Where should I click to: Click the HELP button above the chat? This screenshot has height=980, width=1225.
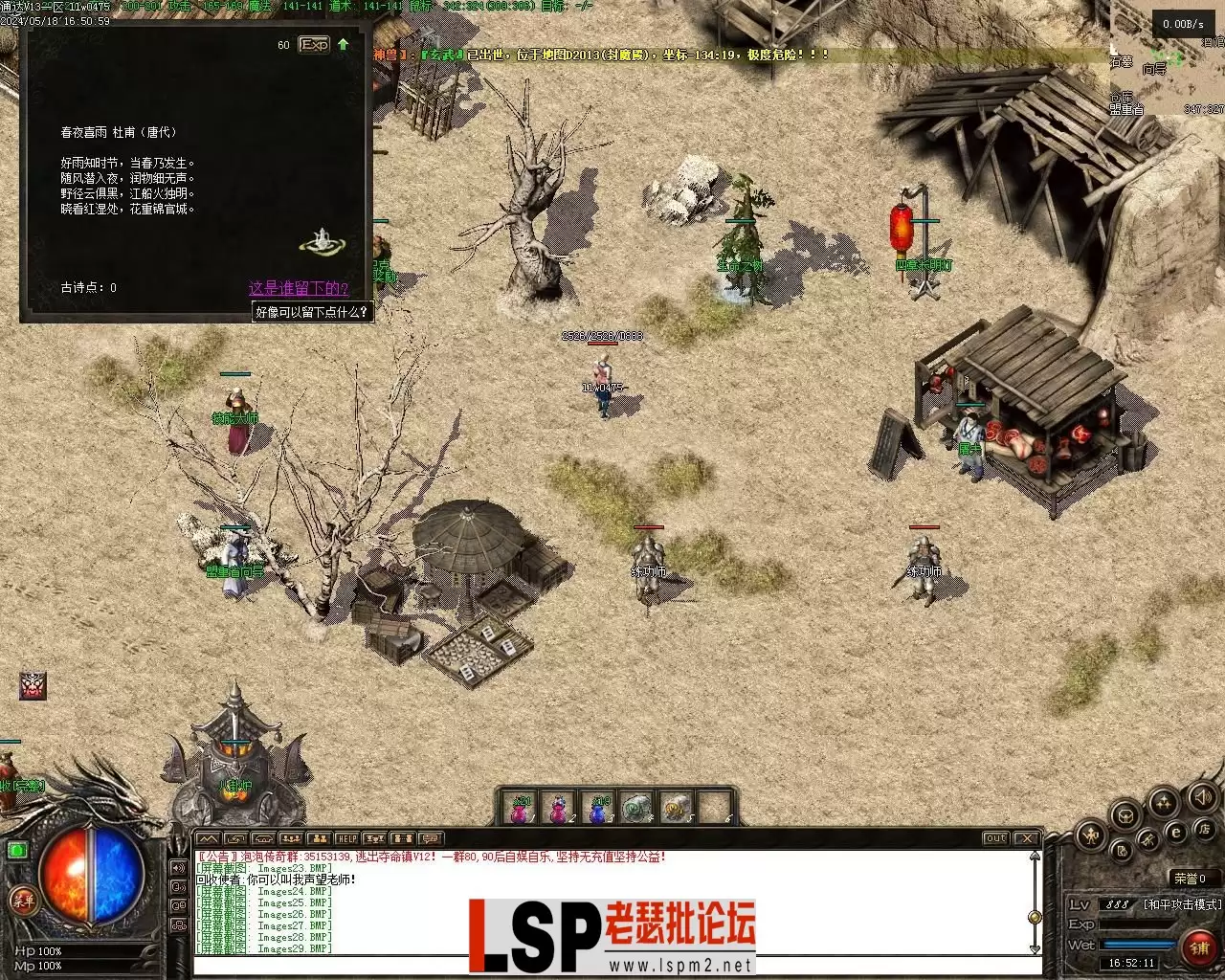pyautogui.click(x=346, y=839)
